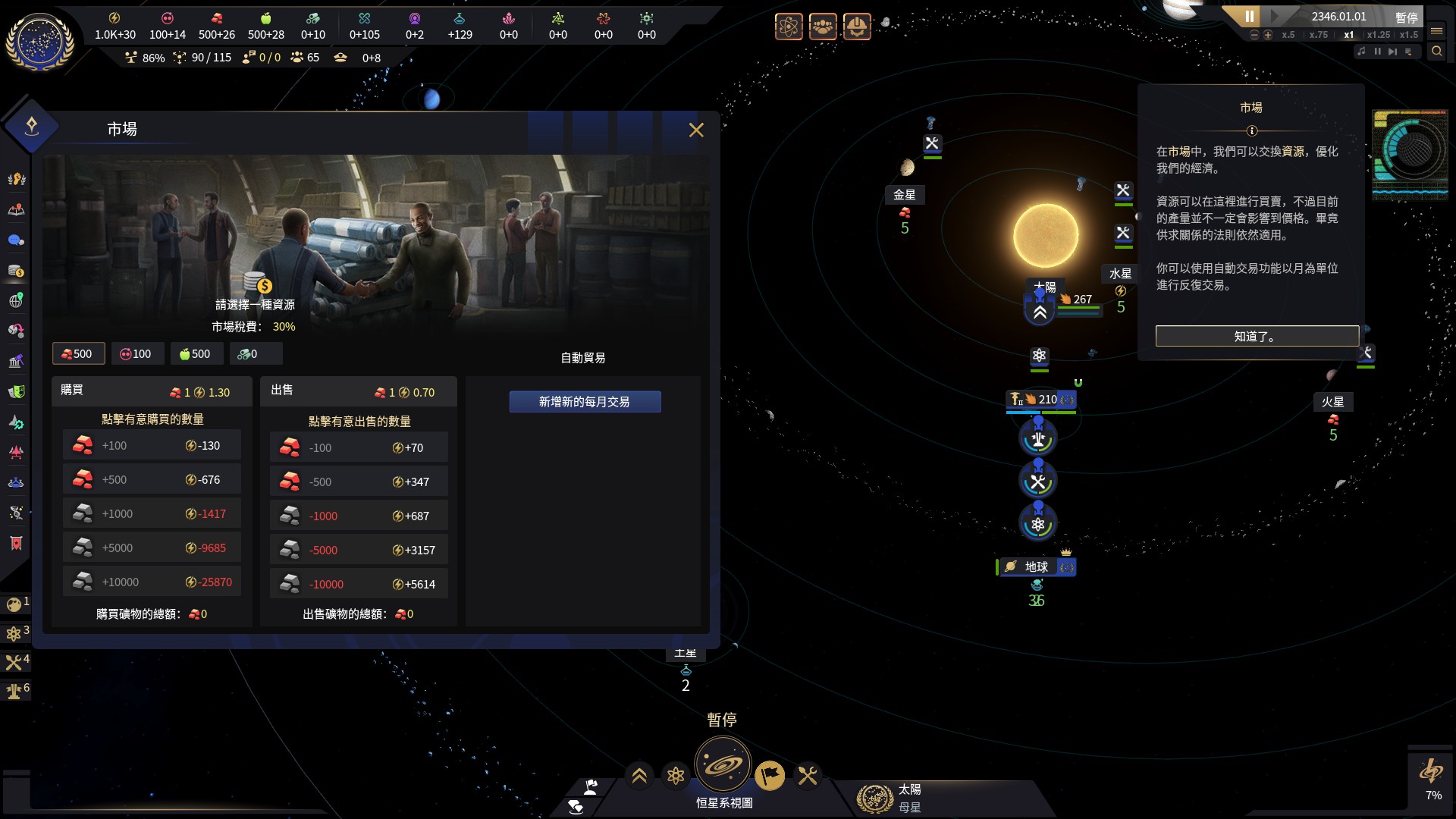Toggle the pause button beside the date
The height and width of the screenshot is (819, 1456).
pos(1249,16)
